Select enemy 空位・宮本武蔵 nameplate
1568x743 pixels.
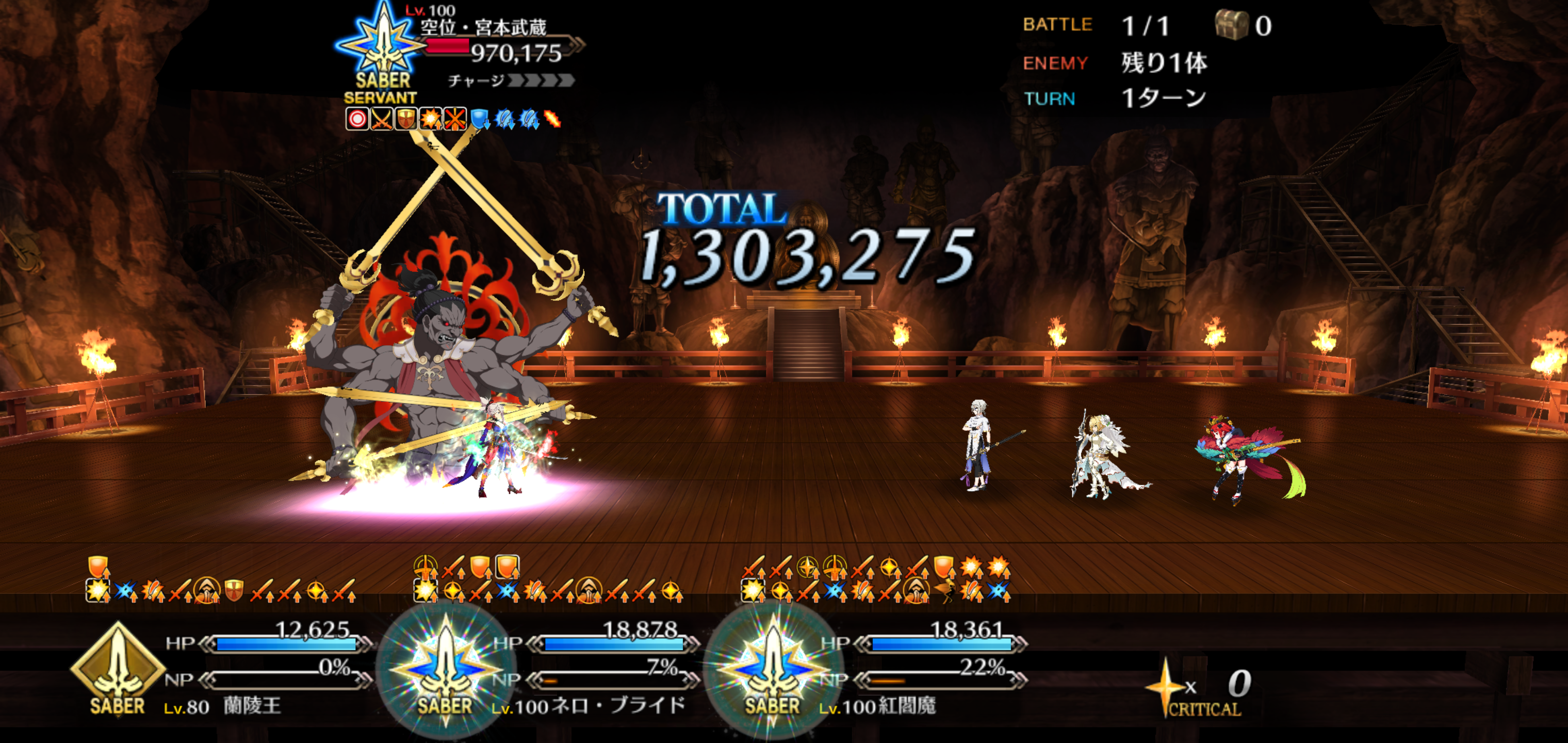(484, 27)
